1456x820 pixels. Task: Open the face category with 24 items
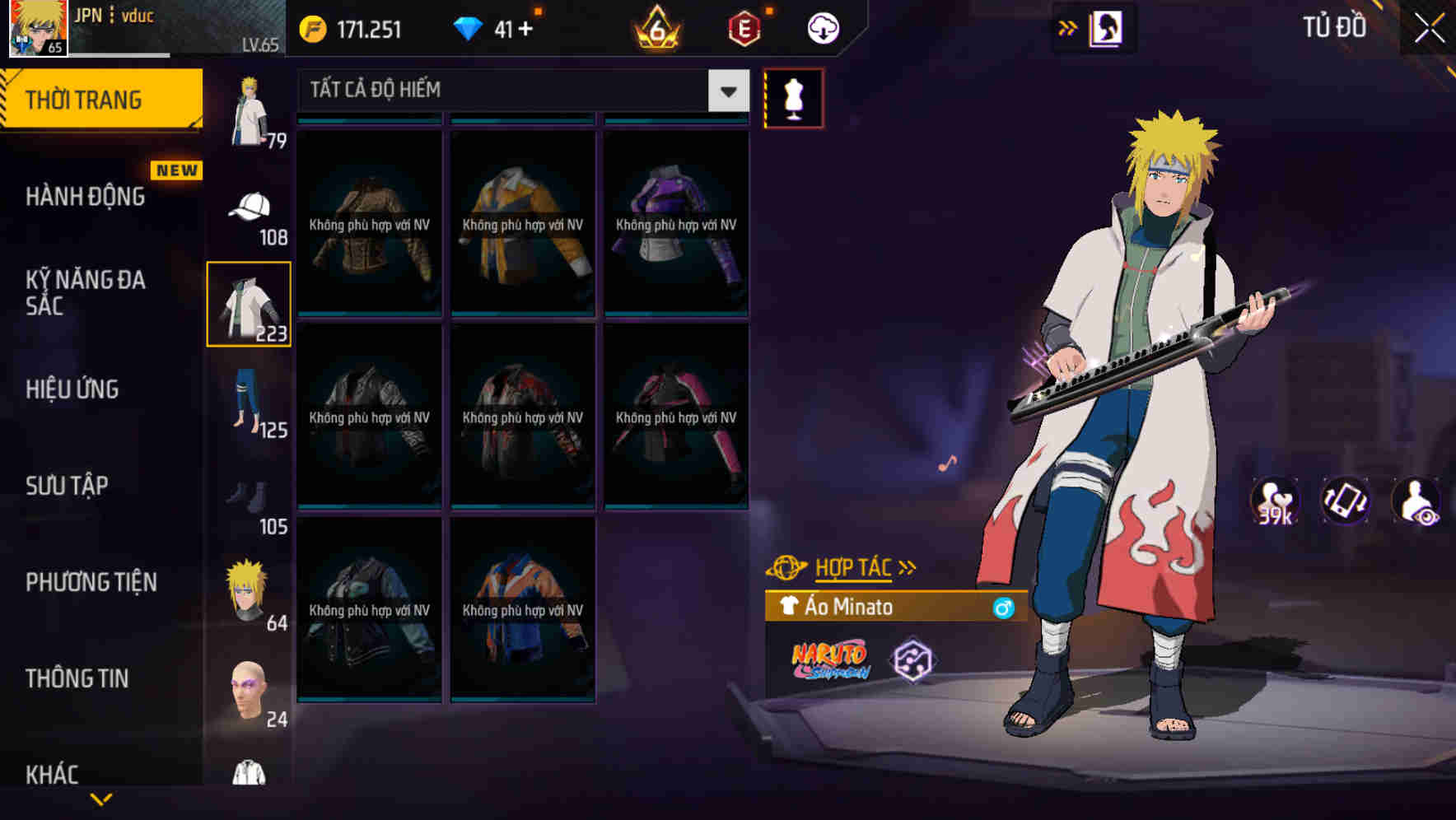tap(247, 687)
